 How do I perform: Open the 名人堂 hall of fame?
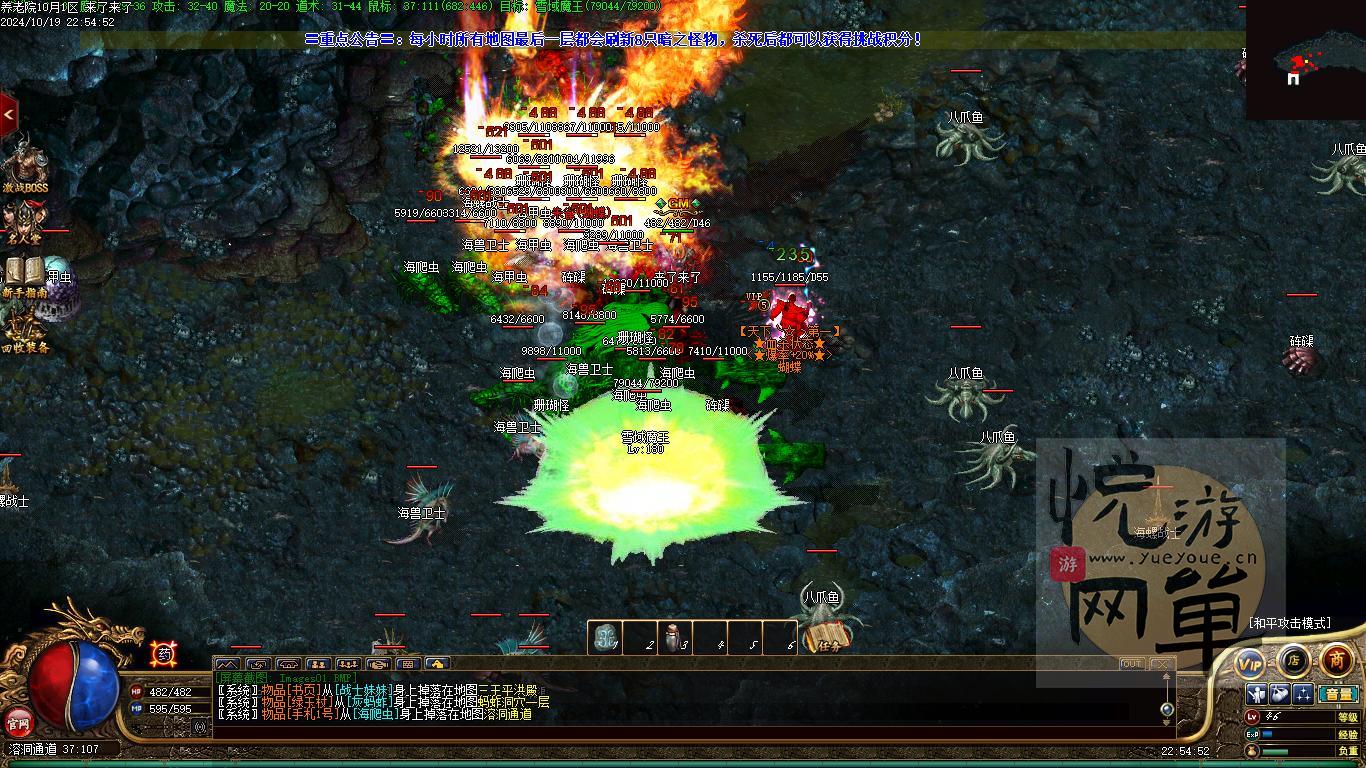(24, 222)
